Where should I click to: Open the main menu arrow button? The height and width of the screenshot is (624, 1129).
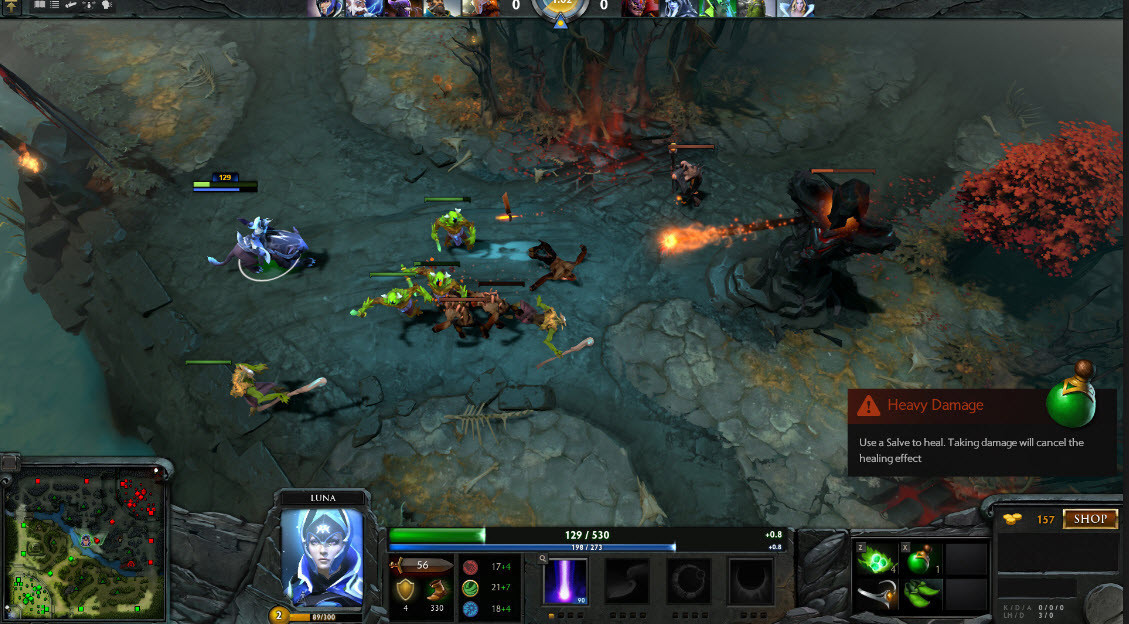(x=12, y=6)
